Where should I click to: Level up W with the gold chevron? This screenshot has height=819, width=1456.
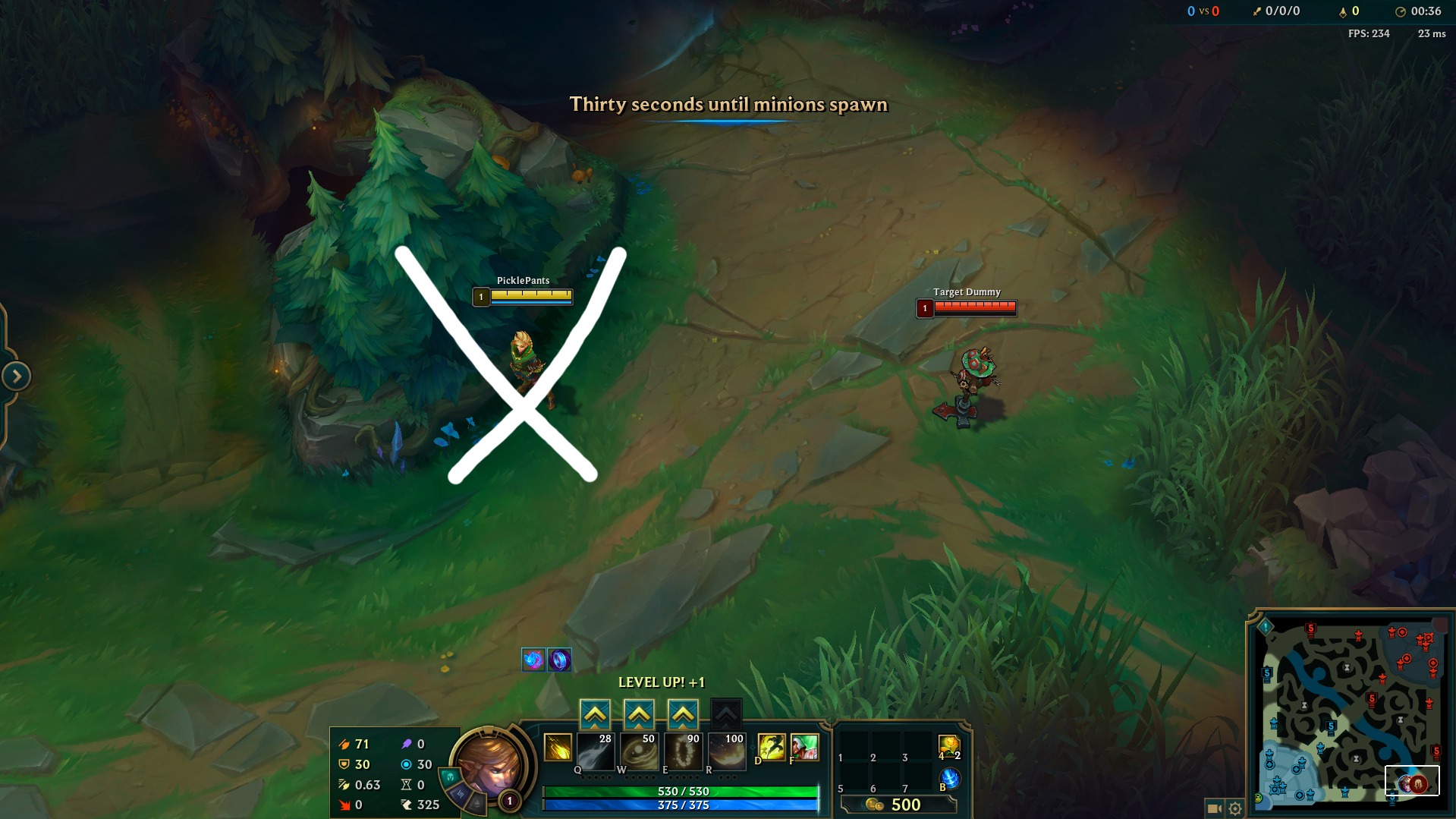[640, 713]
